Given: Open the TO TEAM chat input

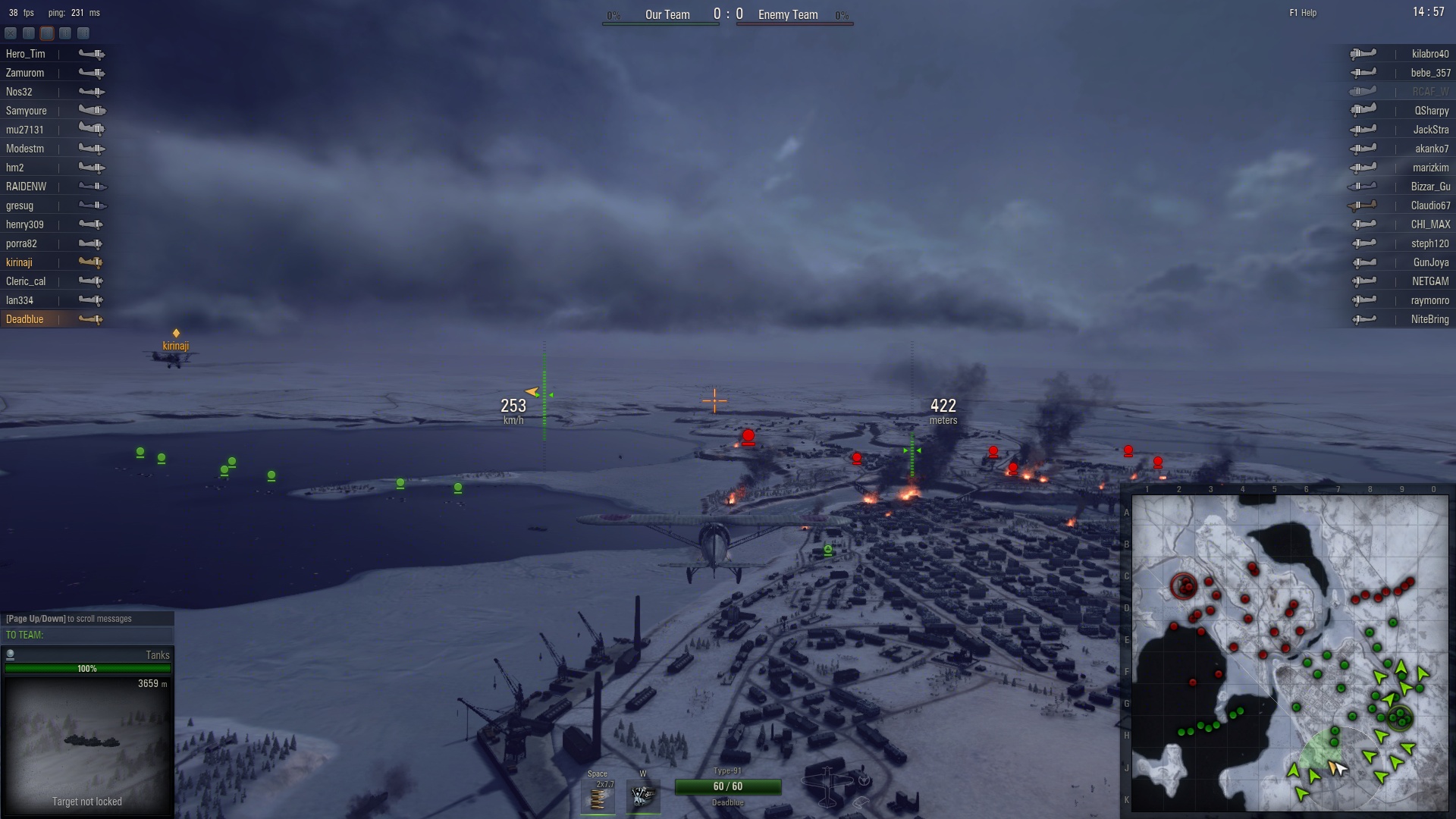Looking at the screenshot, I should [x=87, y=635].
